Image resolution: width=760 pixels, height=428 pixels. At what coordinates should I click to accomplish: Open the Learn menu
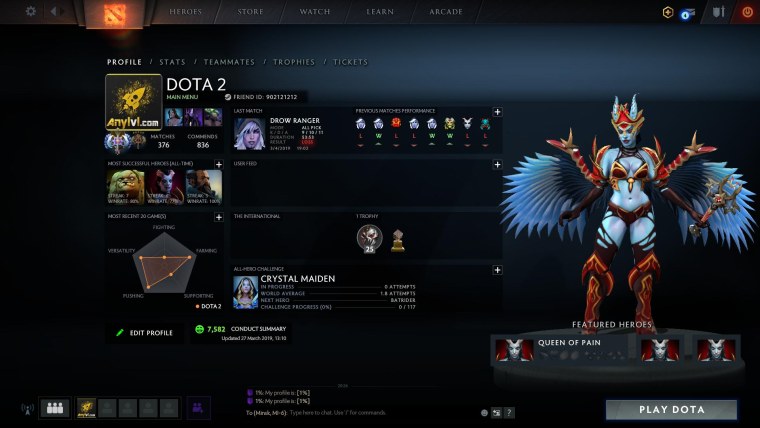point(380,12)
